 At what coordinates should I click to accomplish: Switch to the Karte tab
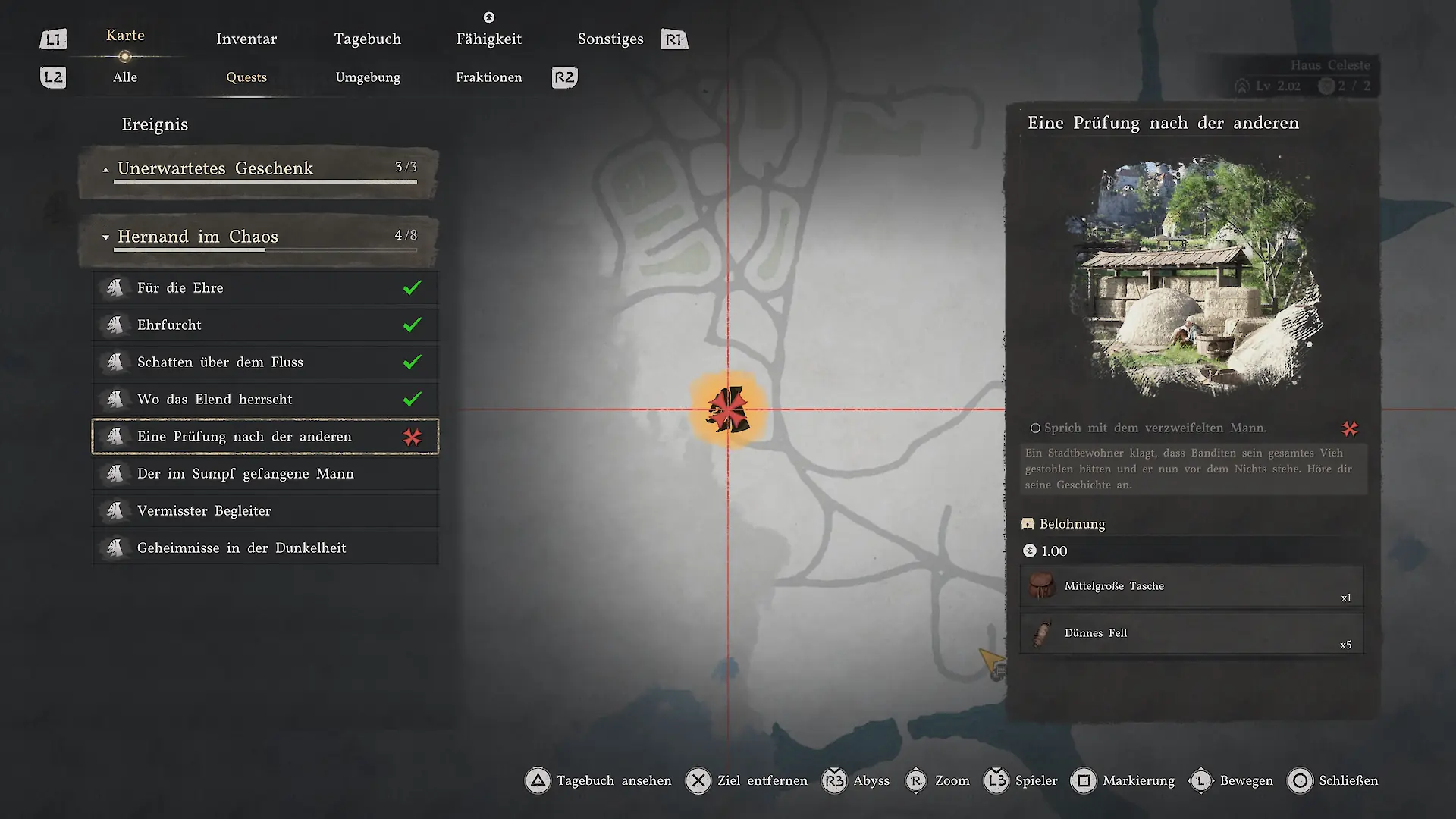pyautogui.click(x=125, y=36)
